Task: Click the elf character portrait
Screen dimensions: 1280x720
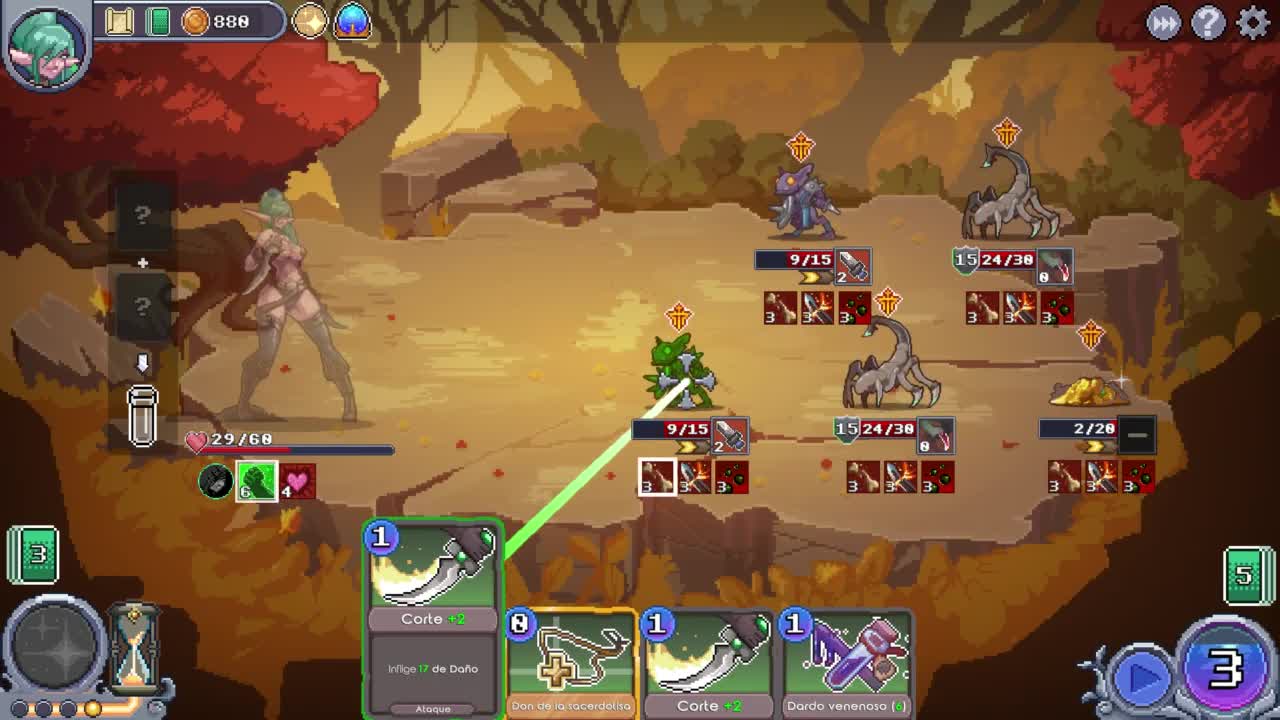Action: click(x=46, y=44)
